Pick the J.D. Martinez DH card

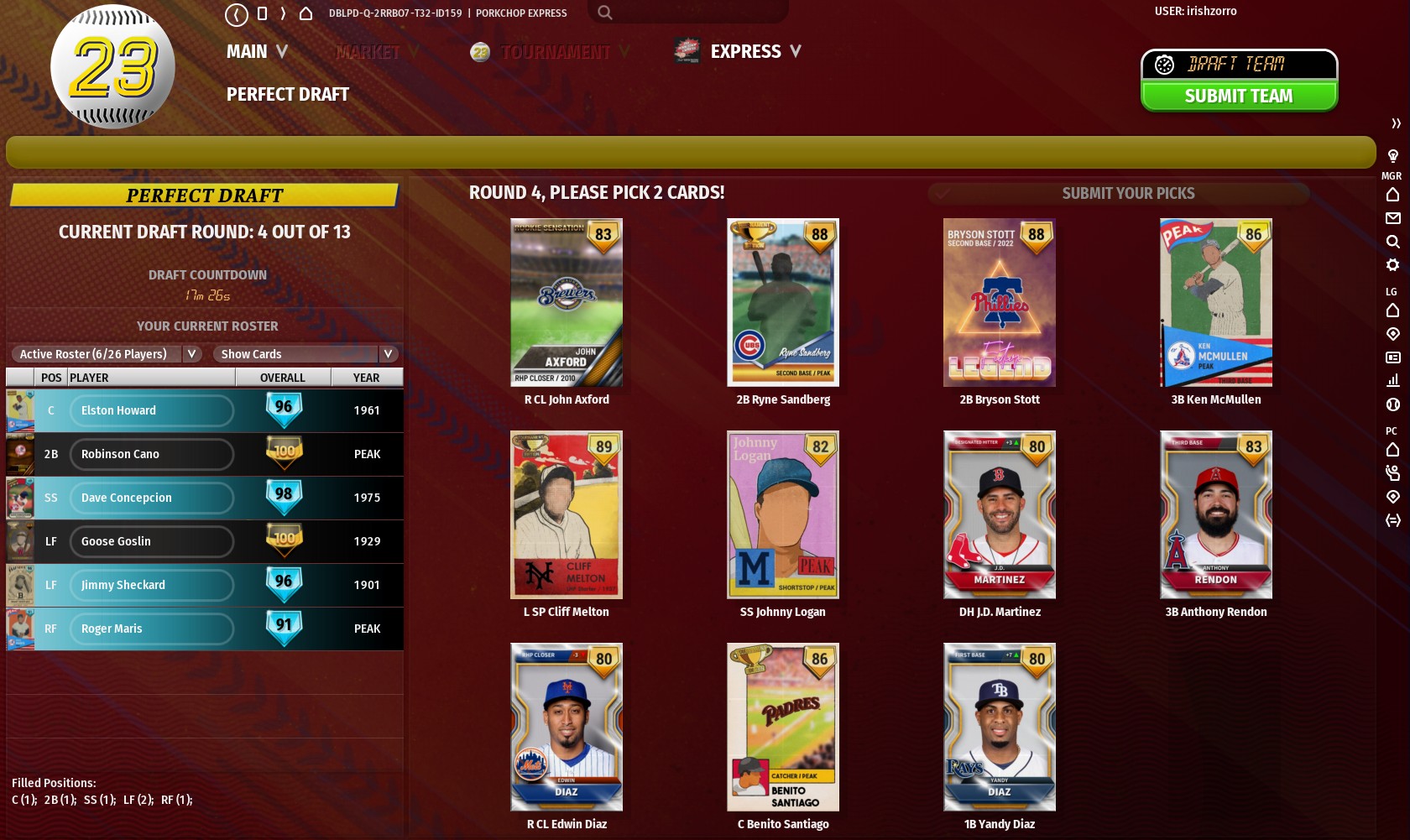1000,515
